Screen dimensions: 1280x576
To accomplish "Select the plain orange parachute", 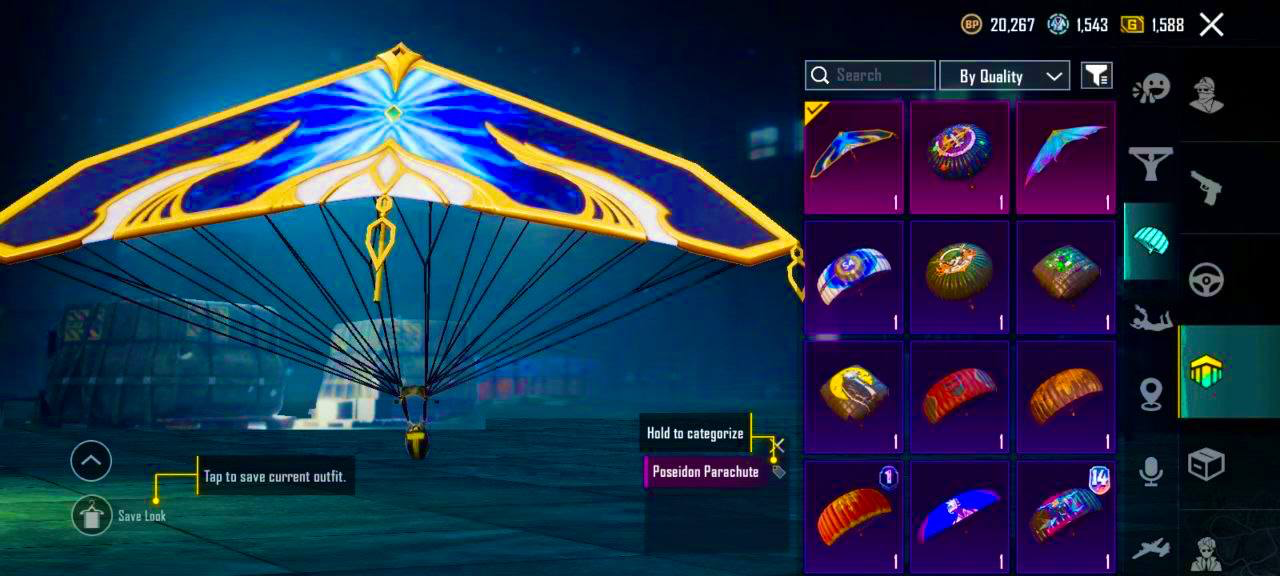I will 1066,397.
